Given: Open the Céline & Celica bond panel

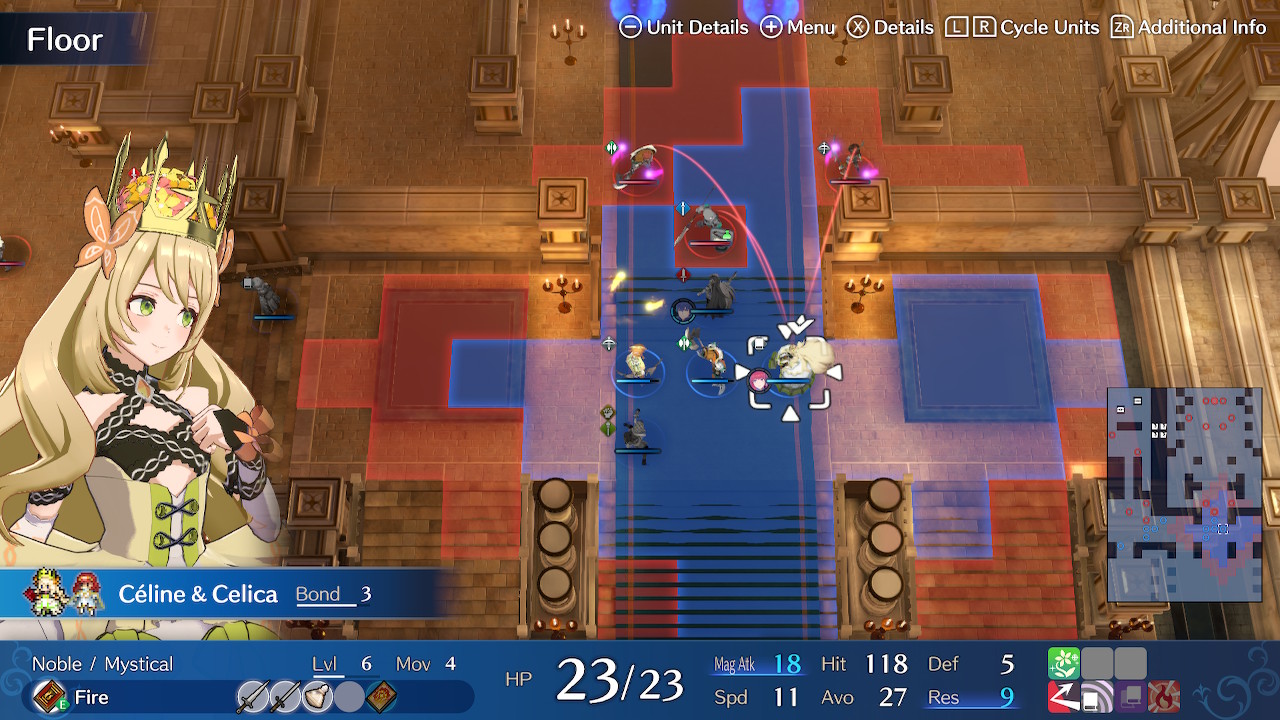Looking at the screenshot, I should click(200, 594).
